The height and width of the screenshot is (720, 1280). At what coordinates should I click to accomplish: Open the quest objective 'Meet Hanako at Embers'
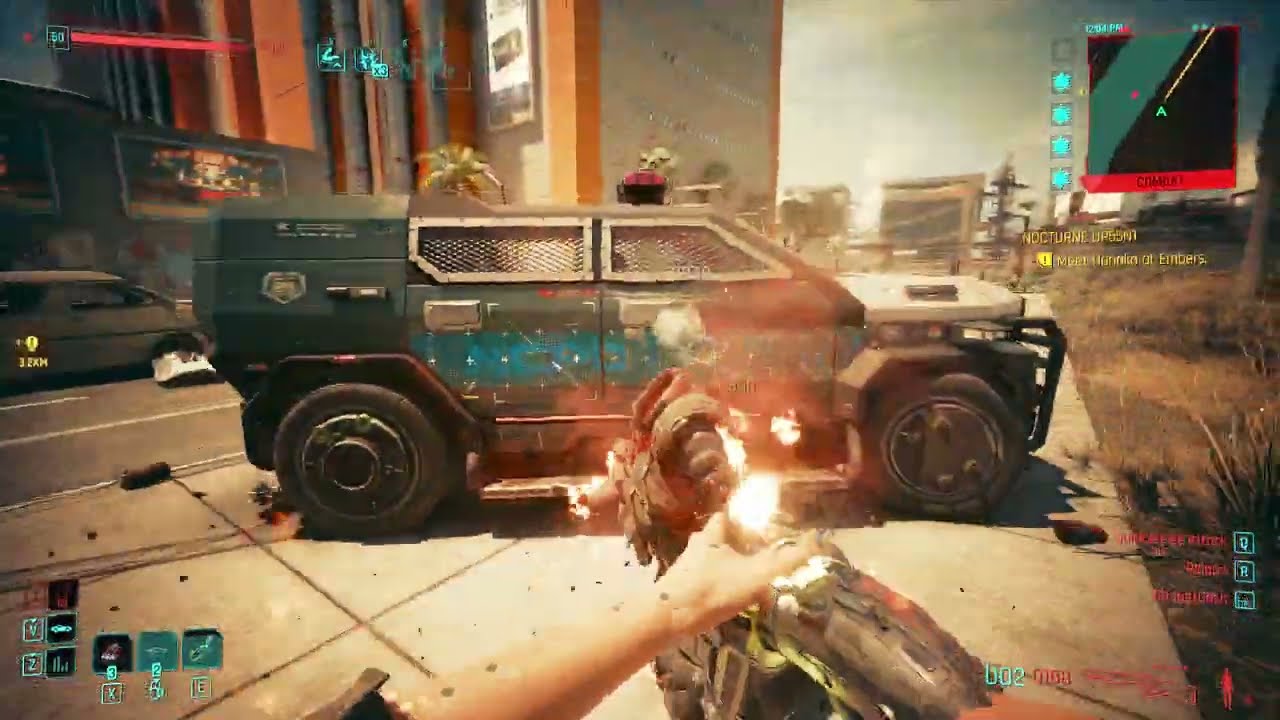(1129, 260)
